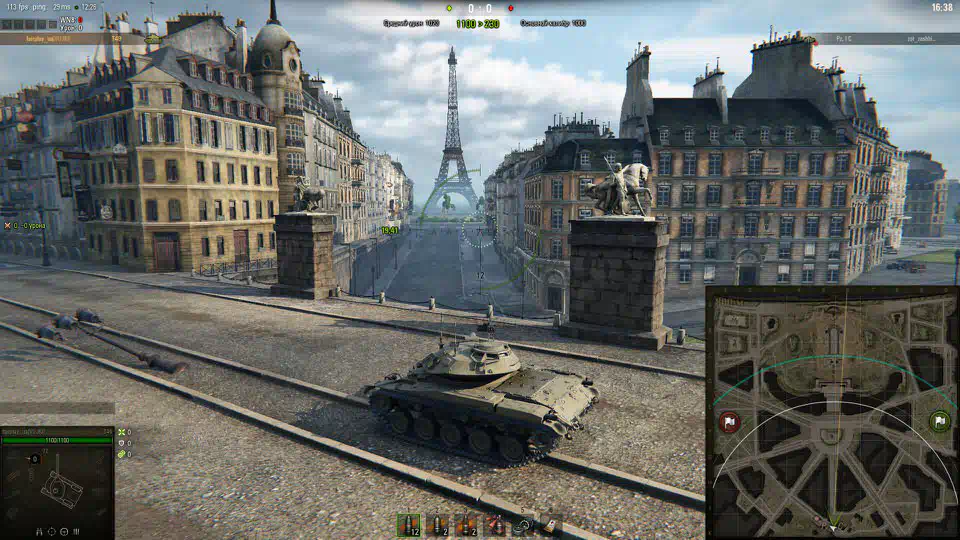Ping the red enemy base flag on minimap
The image size is (960, 540).
(729, 421)
